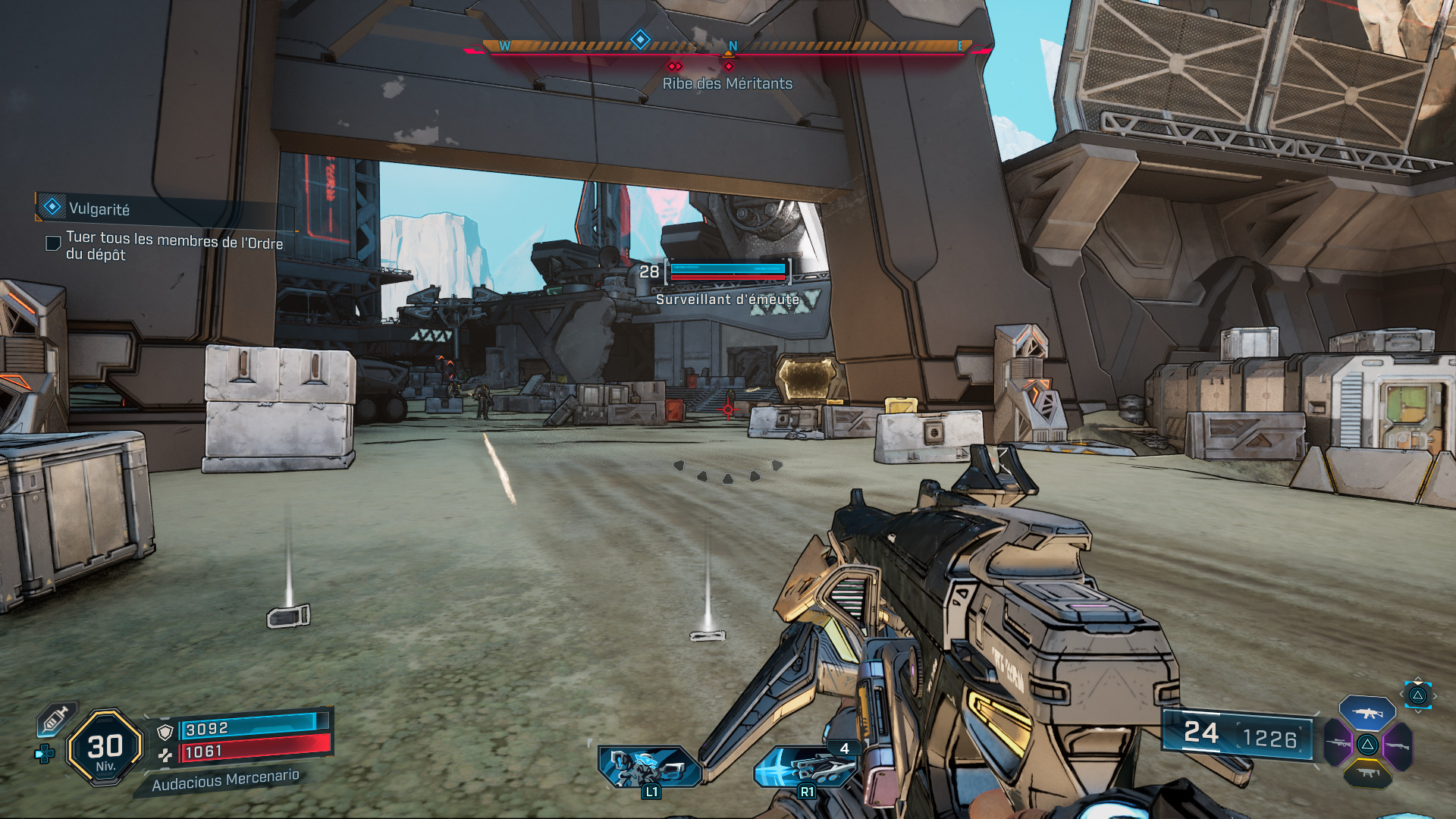
Task: Expand the right chevron beside the swap indicator
Action: (1435, 695)
